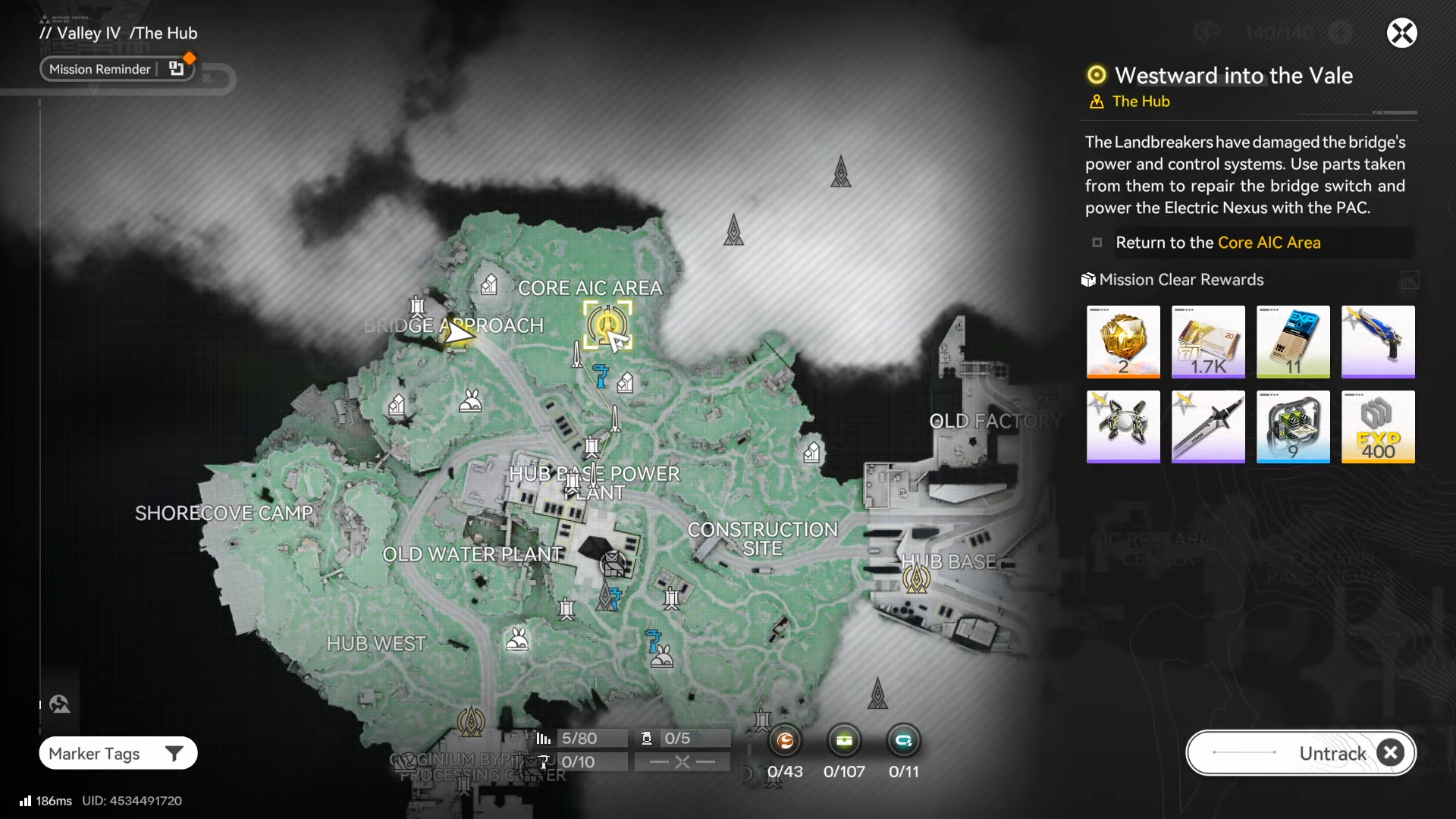1456x819 pixels.
Task: View the greatsword weapon reward
Action: coord(1208,426)
